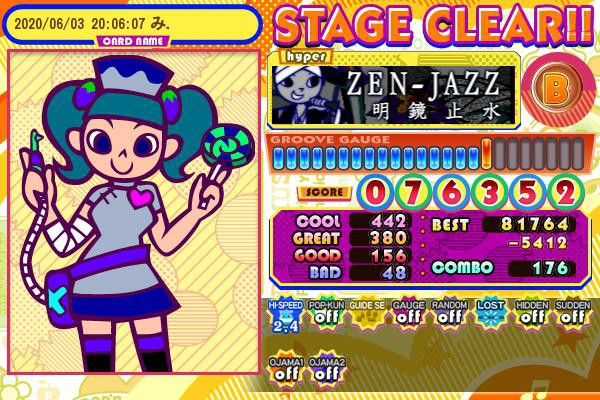This screenshot has width=600, height=400.
Task: Toggle the SUDDEN option
Action: pos(571,314)
